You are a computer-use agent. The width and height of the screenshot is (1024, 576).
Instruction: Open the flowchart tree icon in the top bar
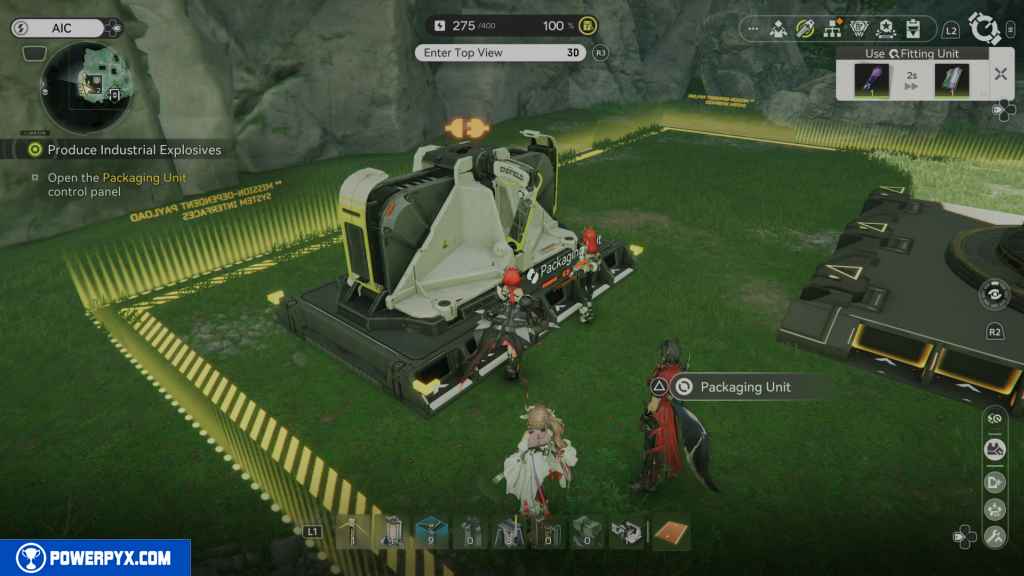click(832, 29)
